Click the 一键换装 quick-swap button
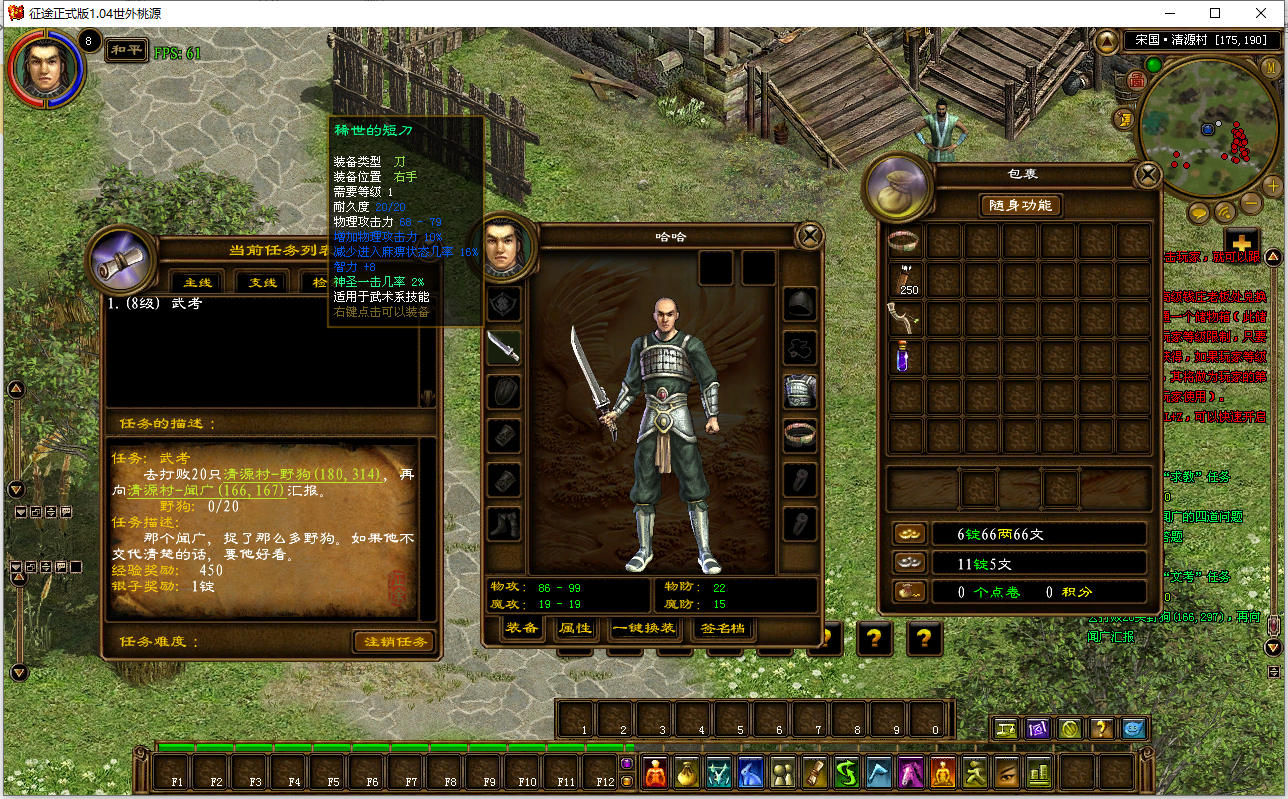1288x799 pixels. tap(645, 629)
